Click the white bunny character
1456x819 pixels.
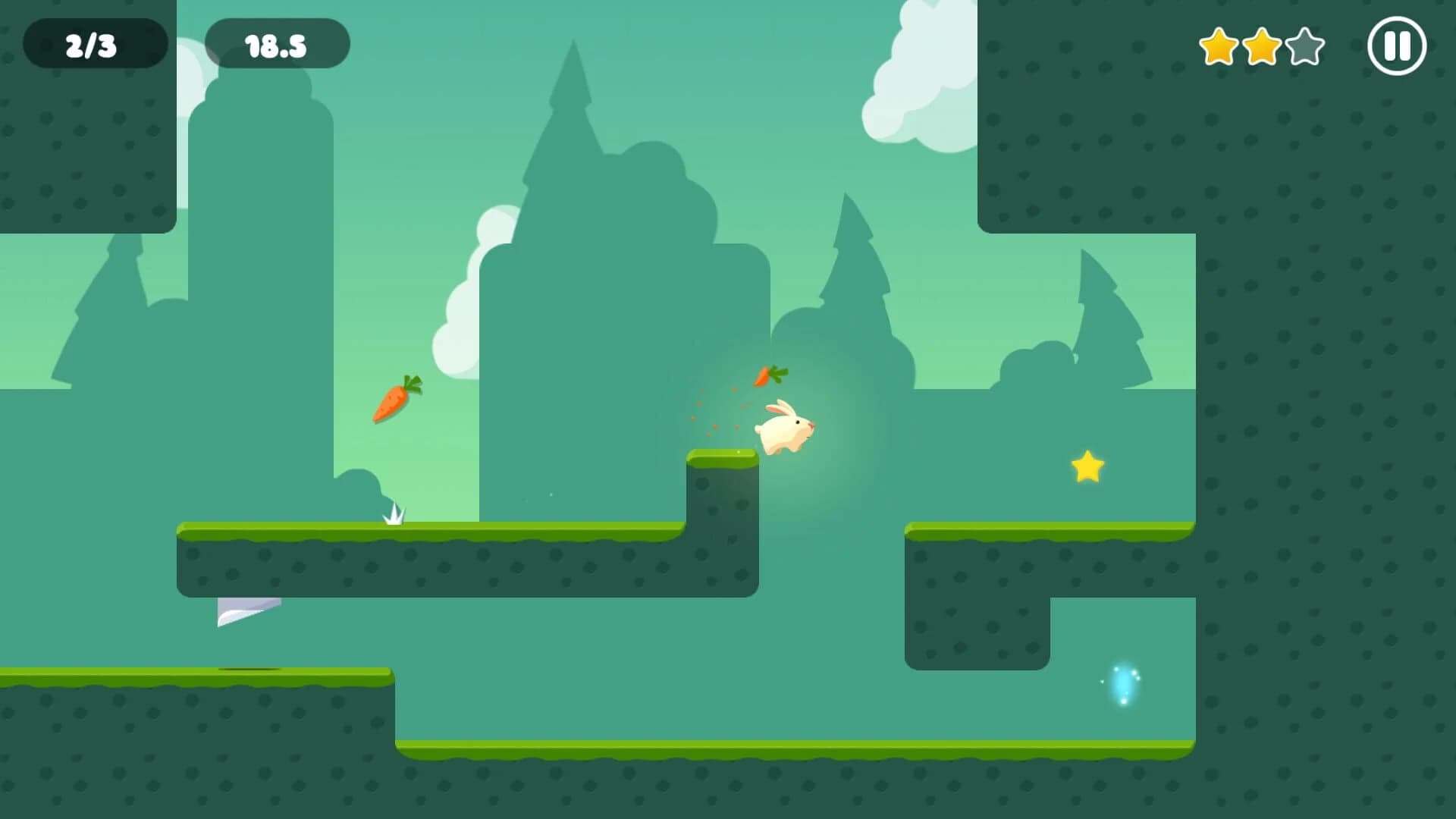coord(786,428)
